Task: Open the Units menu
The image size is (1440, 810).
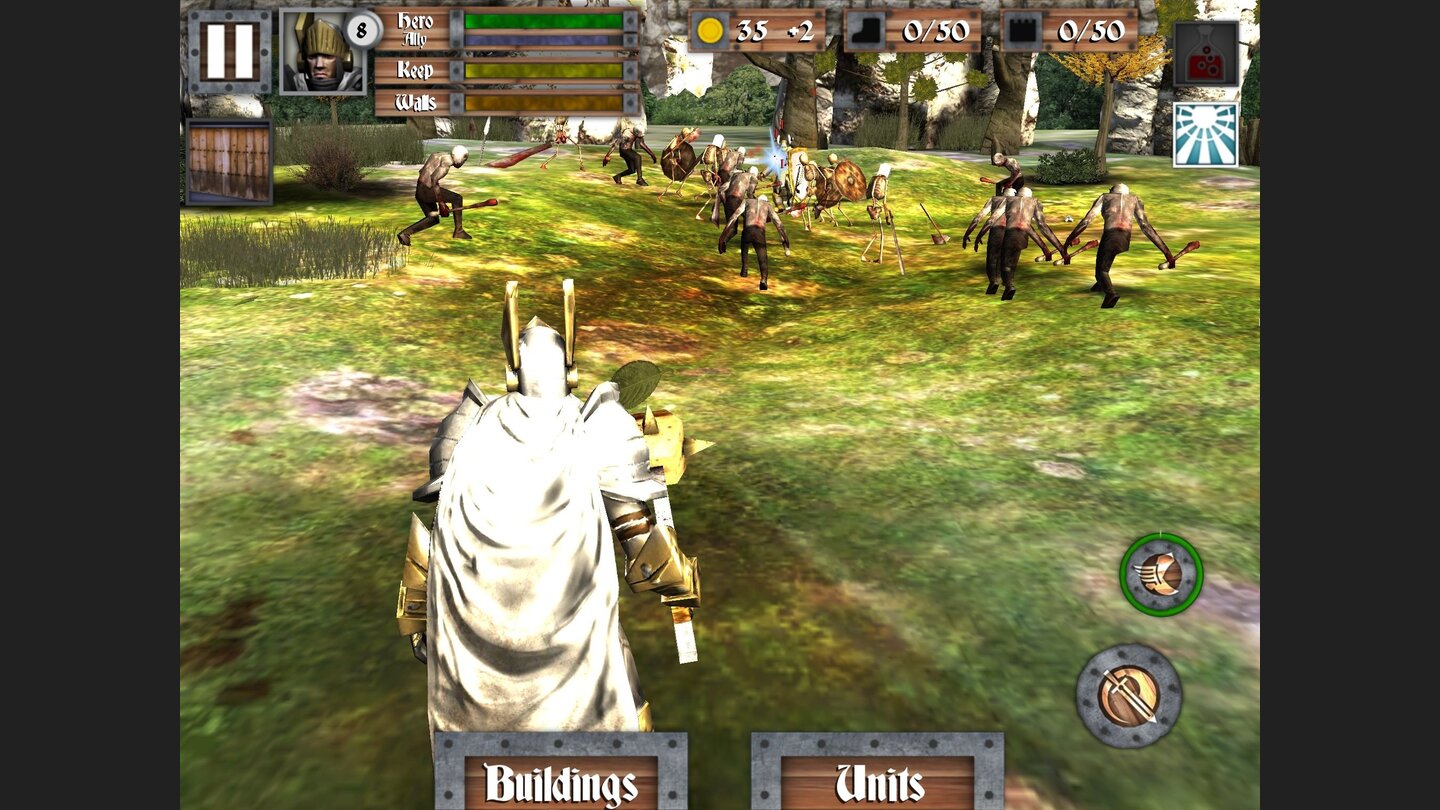Action: click(x=879, y=784)
